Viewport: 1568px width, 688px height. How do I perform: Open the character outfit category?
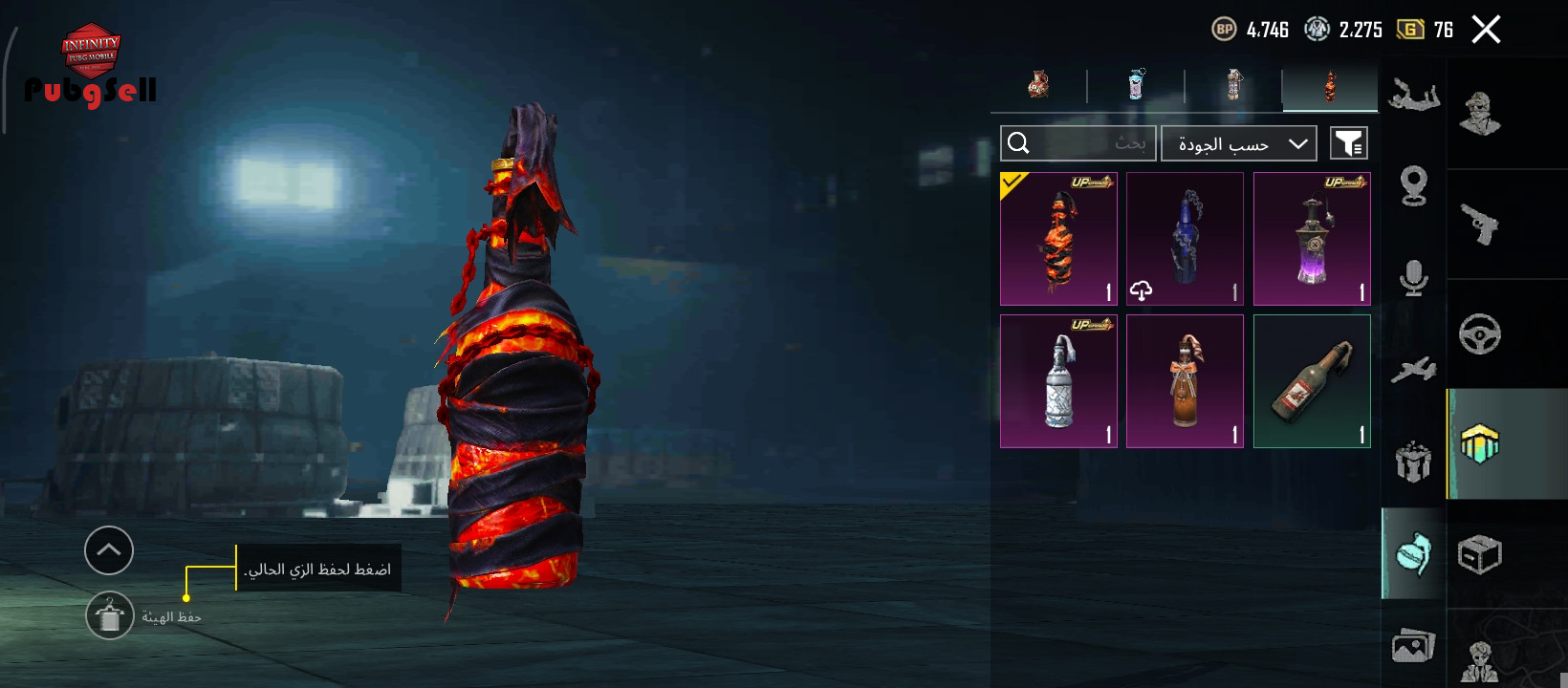[x=1479, y=114]
